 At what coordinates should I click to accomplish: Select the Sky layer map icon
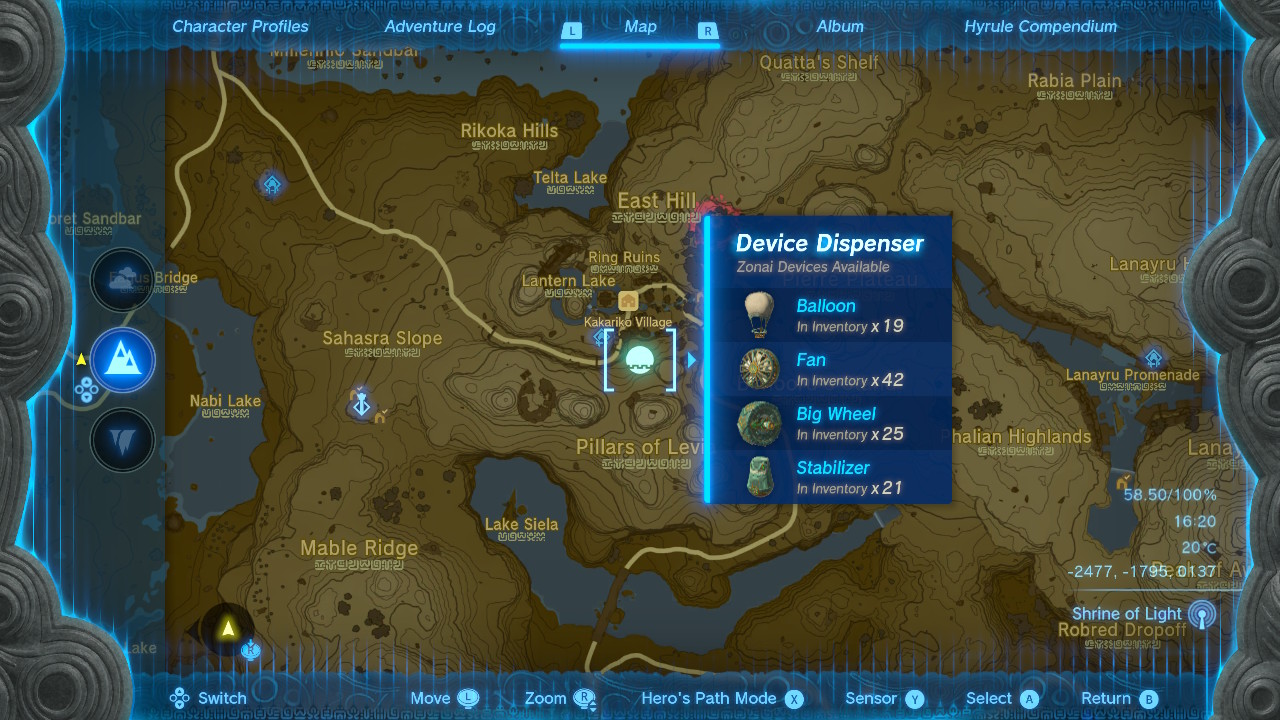point(122,280)
